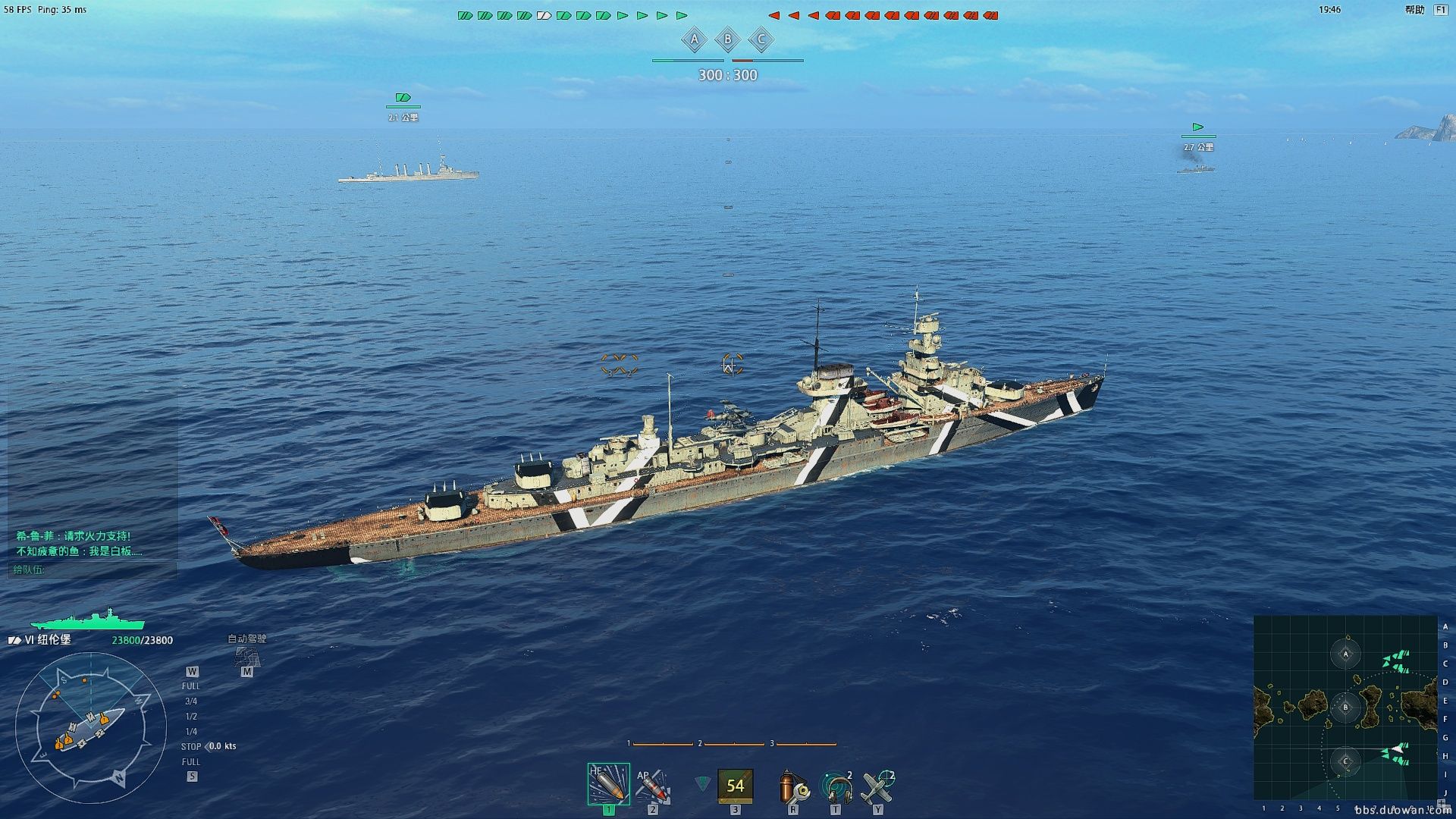Click capture point C on the minimap
The width and height of the screenshot is (1456, 819).
pyautogui.click(x=1346, y=761)
